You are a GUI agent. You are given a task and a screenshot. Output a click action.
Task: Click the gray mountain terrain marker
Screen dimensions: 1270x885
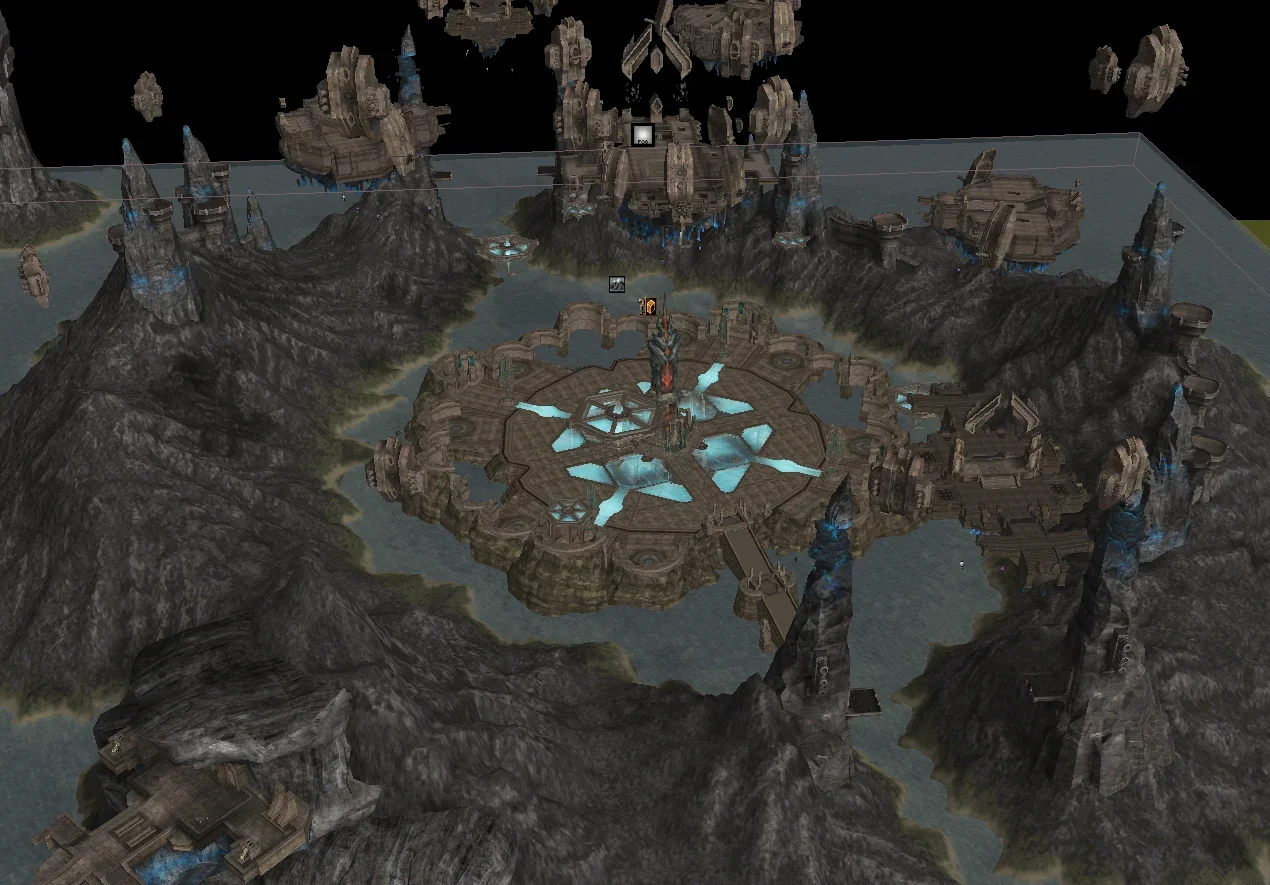point(619,285)
